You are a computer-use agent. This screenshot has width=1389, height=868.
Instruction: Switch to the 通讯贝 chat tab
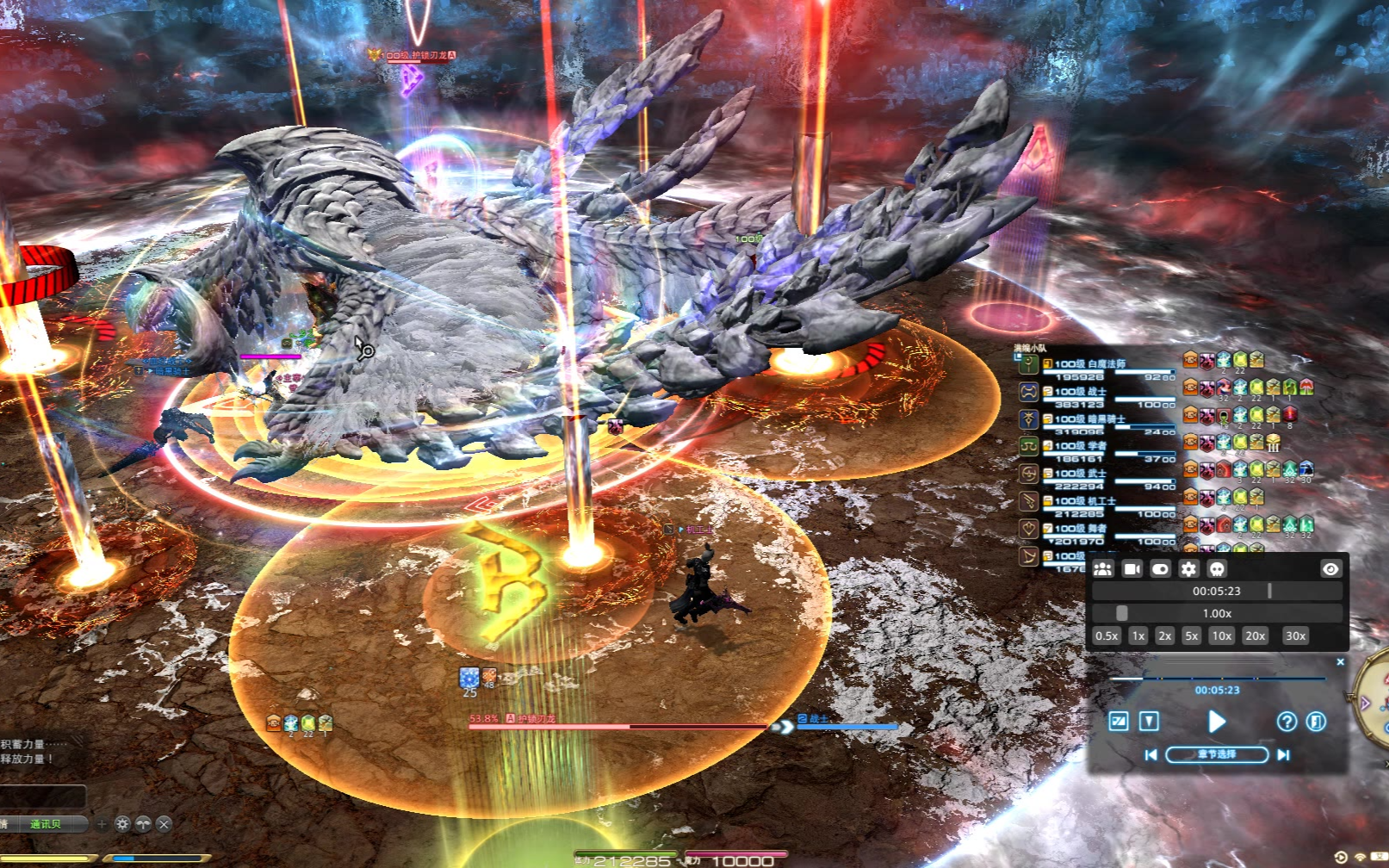pyautogui.click(x=45, y=824)
